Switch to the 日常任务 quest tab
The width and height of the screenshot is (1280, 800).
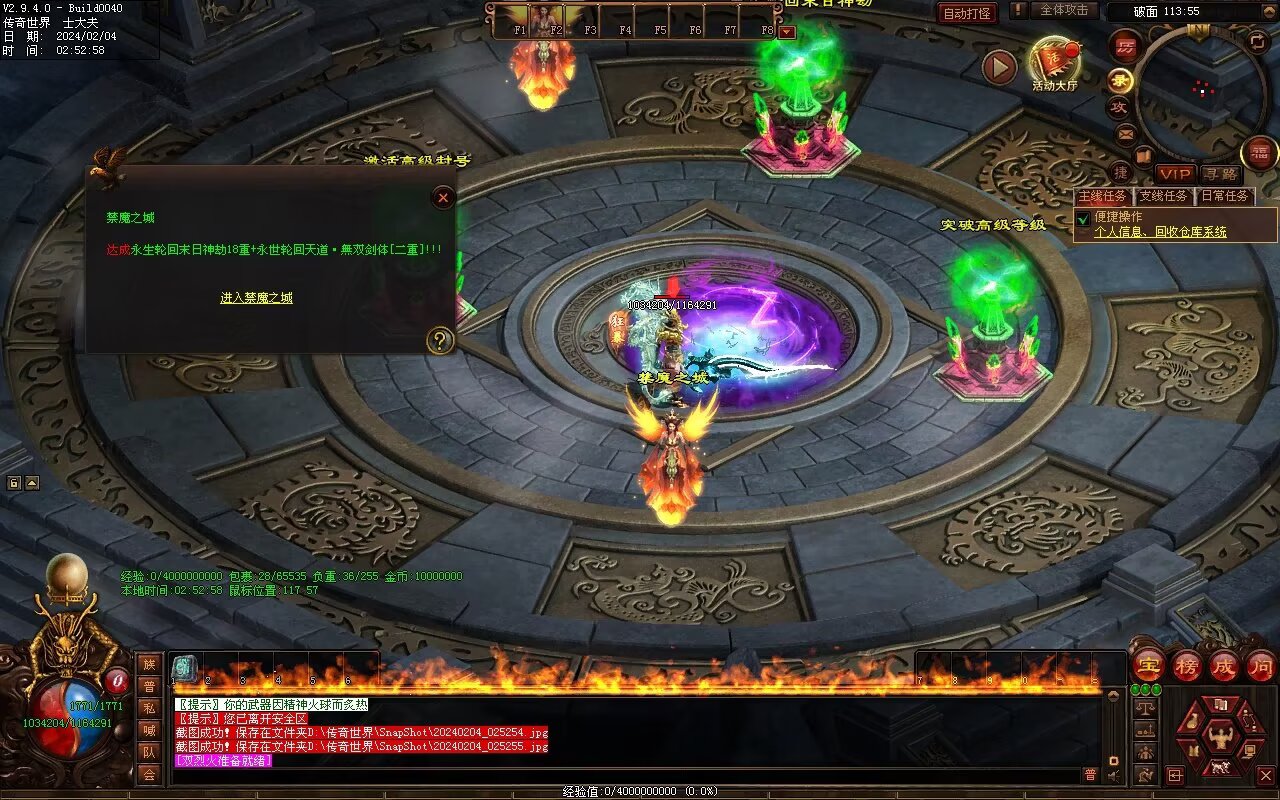click(1225, 196)
